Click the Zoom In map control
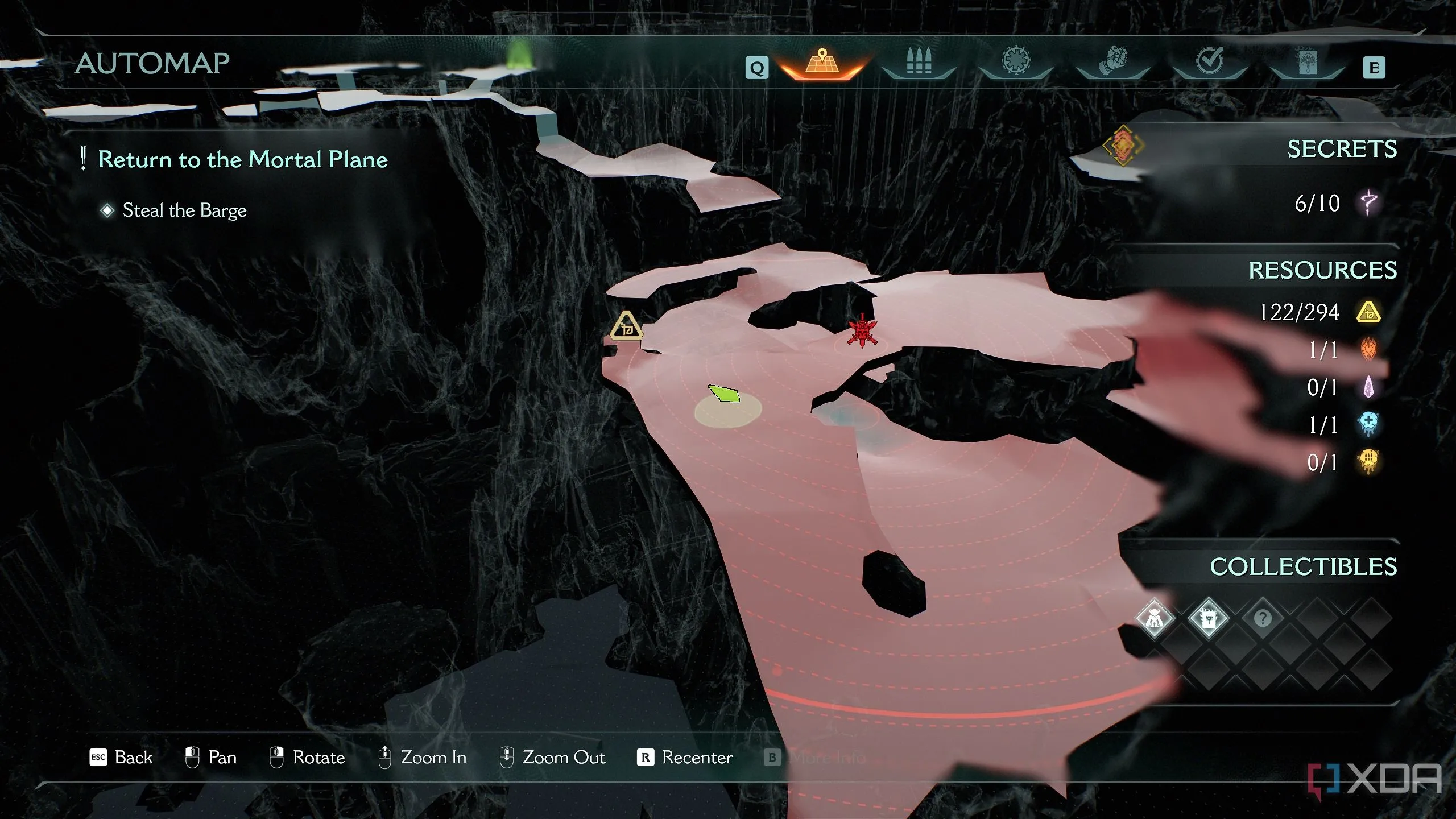Viewport: 1456px width, 819px height. [x=422, y=758]
